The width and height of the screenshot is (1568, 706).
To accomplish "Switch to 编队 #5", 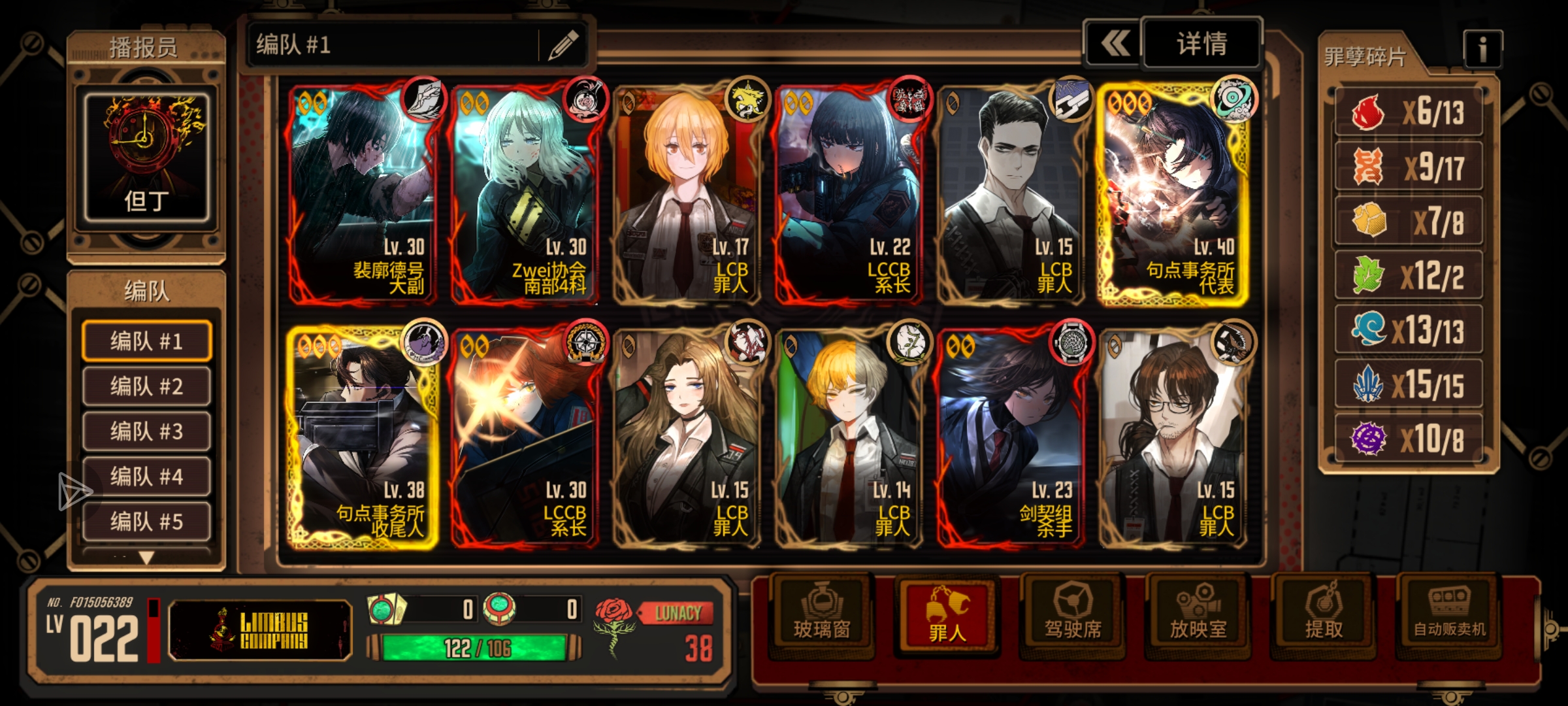I will pos(146,522).
